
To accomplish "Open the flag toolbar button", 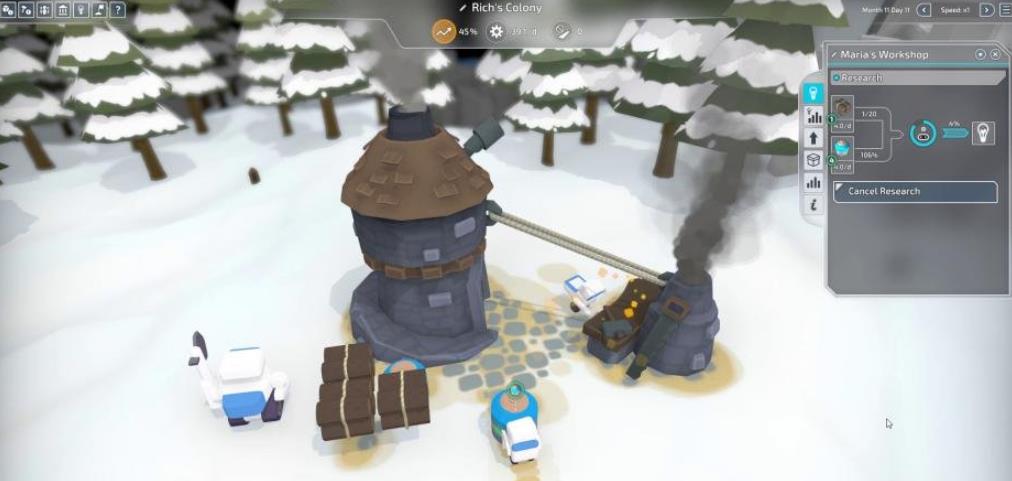I will tap(99, 10).
